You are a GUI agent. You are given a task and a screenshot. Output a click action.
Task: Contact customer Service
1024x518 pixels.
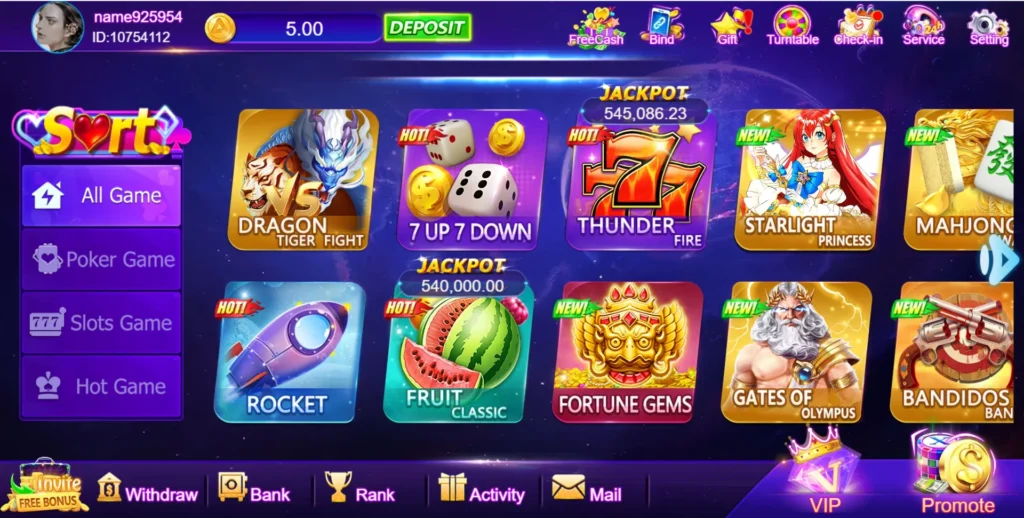click(923, 26)
